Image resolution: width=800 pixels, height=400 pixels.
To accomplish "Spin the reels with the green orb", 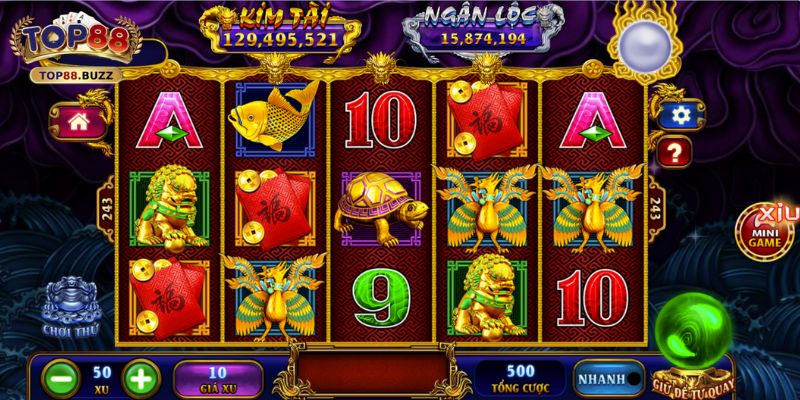I will pyautogui.click(x=696, y=330).
